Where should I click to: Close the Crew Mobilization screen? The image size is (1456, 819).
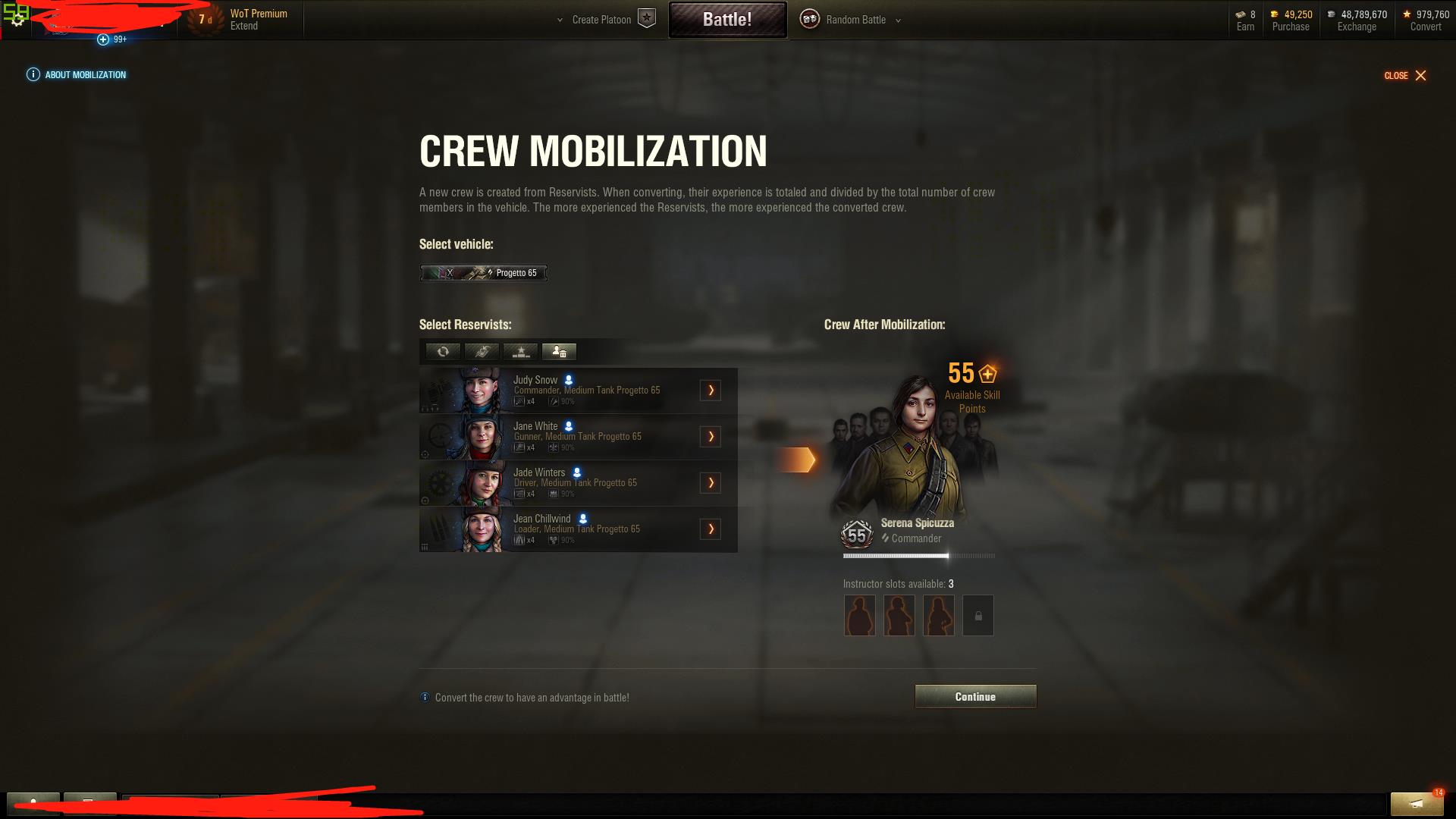coord(1405,75)
